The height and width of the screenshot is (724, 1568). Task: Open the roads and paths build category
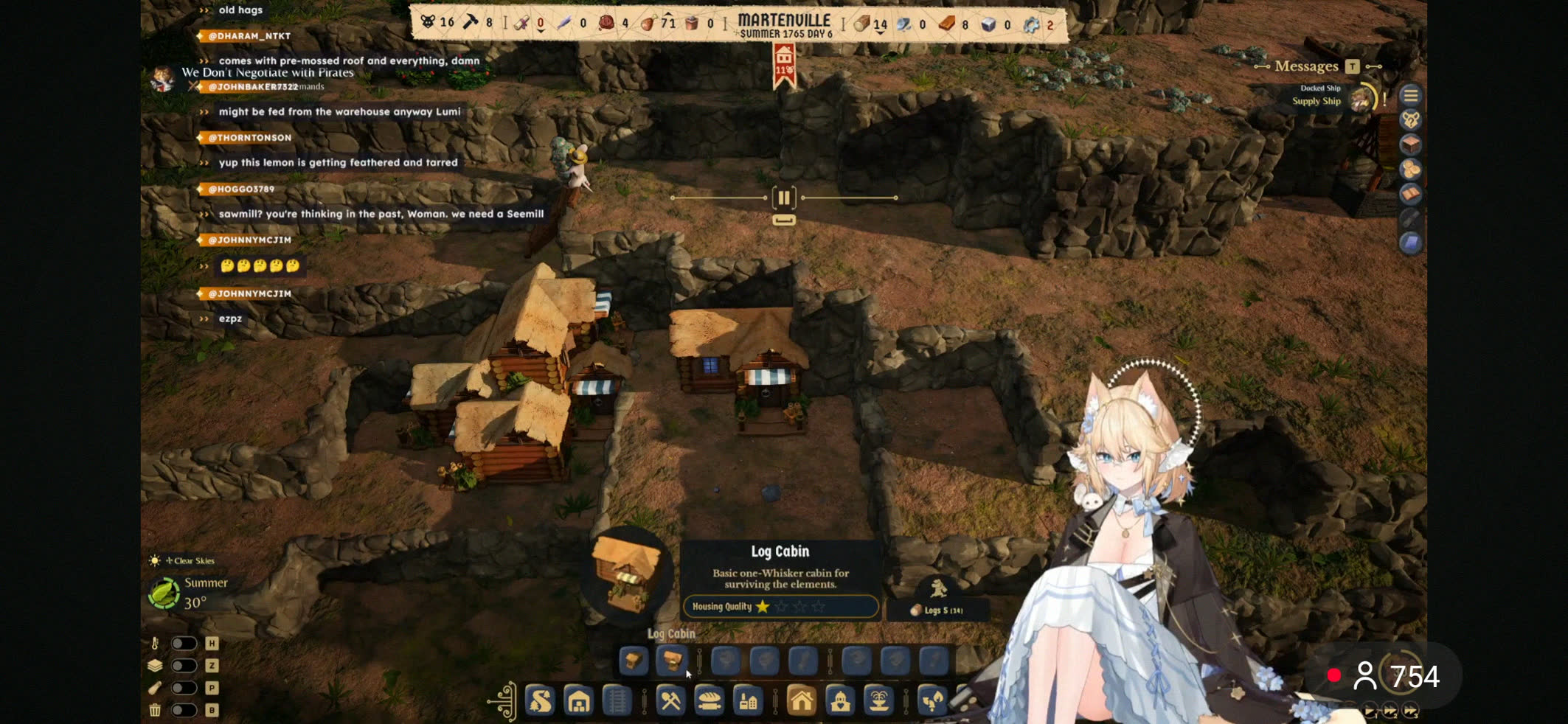[540, 700]
